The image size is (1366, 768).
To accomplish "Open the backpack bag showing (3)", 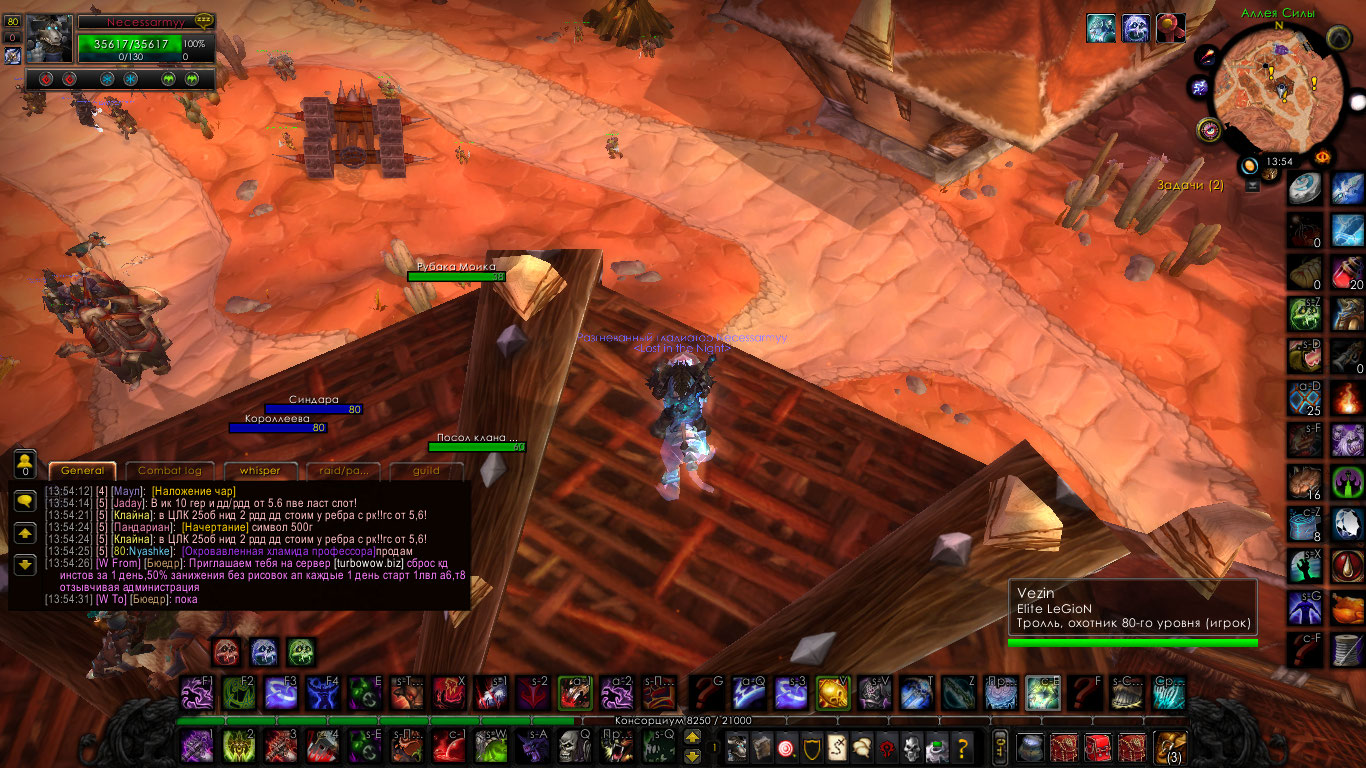I will point(1169,746).
